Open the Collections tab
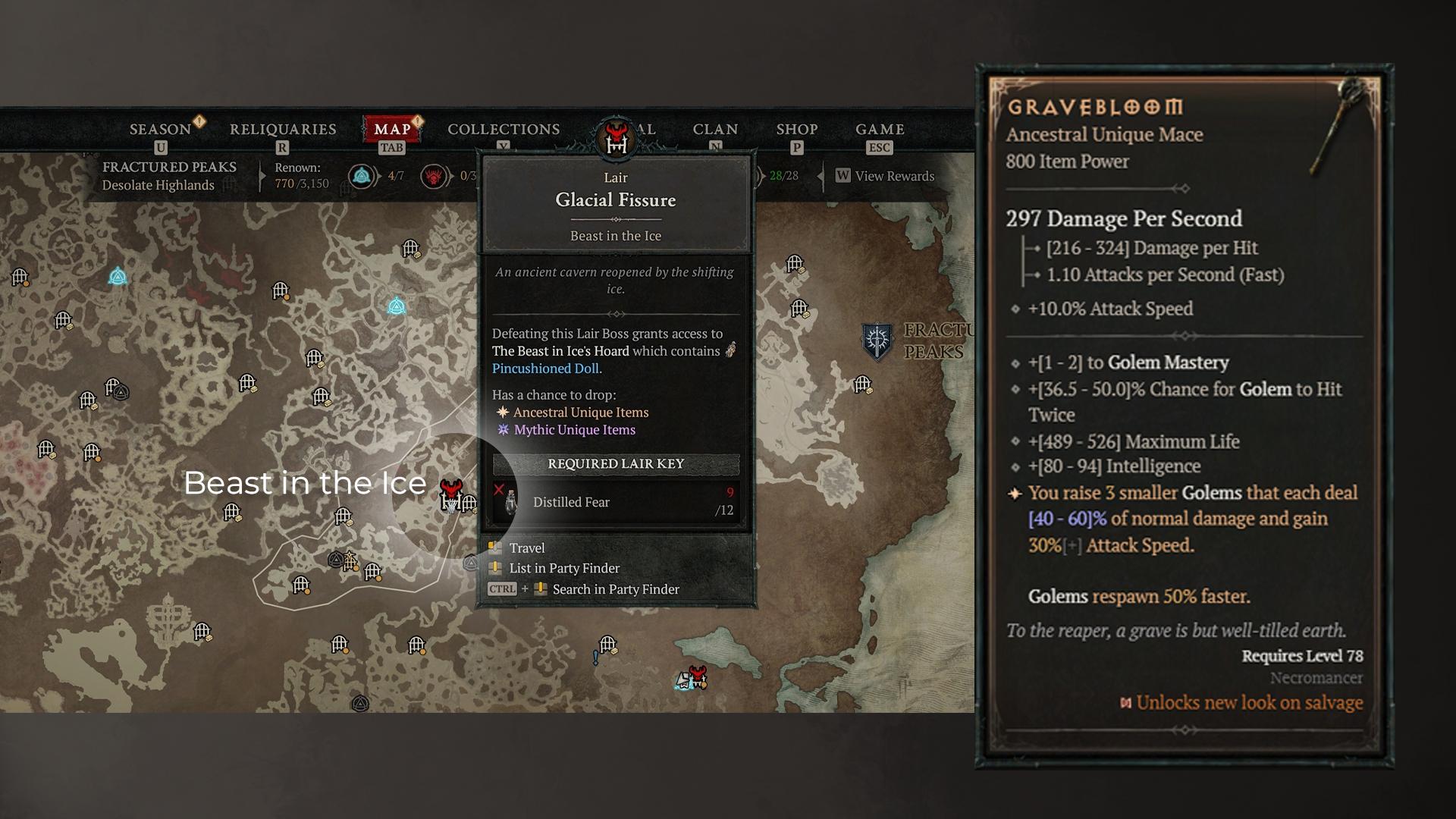Screen dimensions: 1456x819 tap(504, 130)
